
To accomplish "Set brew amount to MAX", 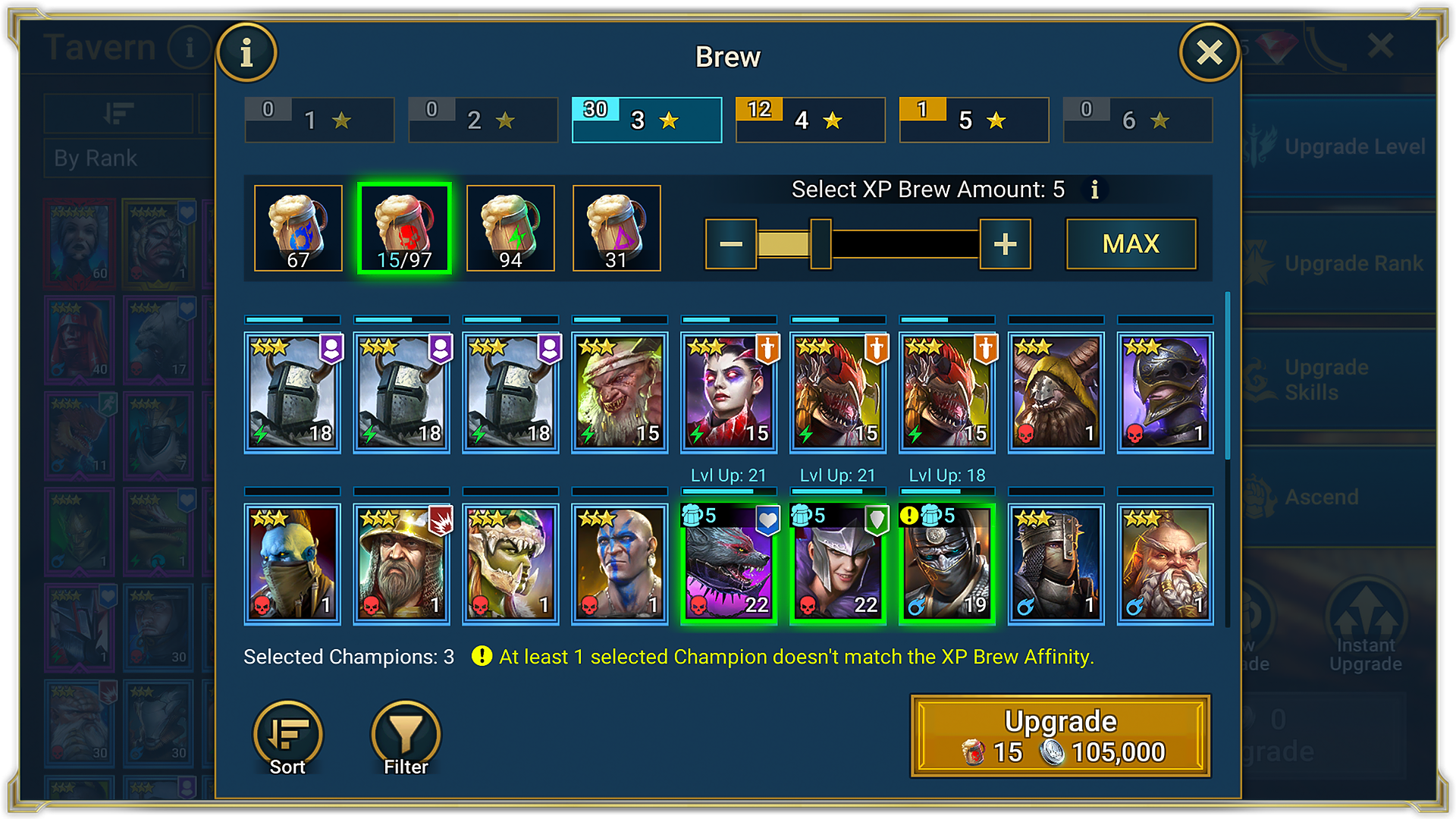I will [x=1131, y=244].
